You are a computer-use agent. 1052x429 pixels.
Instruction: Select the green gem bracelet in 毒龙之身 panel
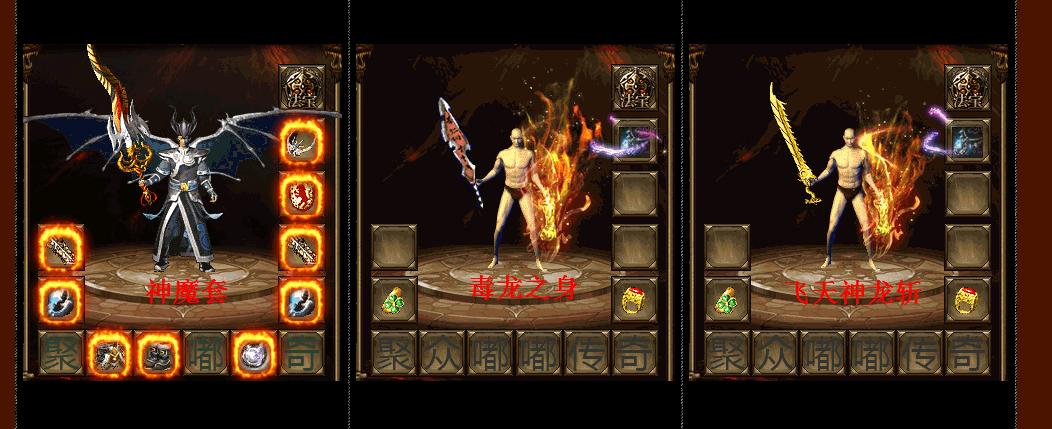tap(393, 300)
